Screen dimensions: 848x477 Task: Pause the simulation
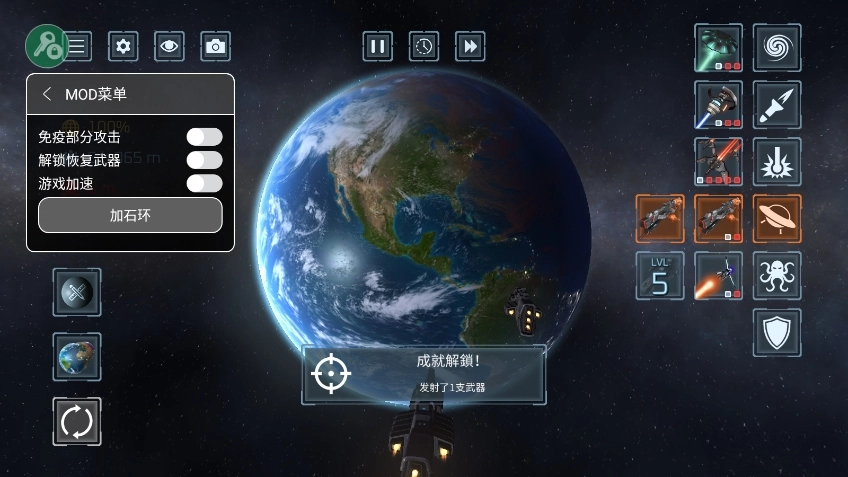click(x=377, y=46)
